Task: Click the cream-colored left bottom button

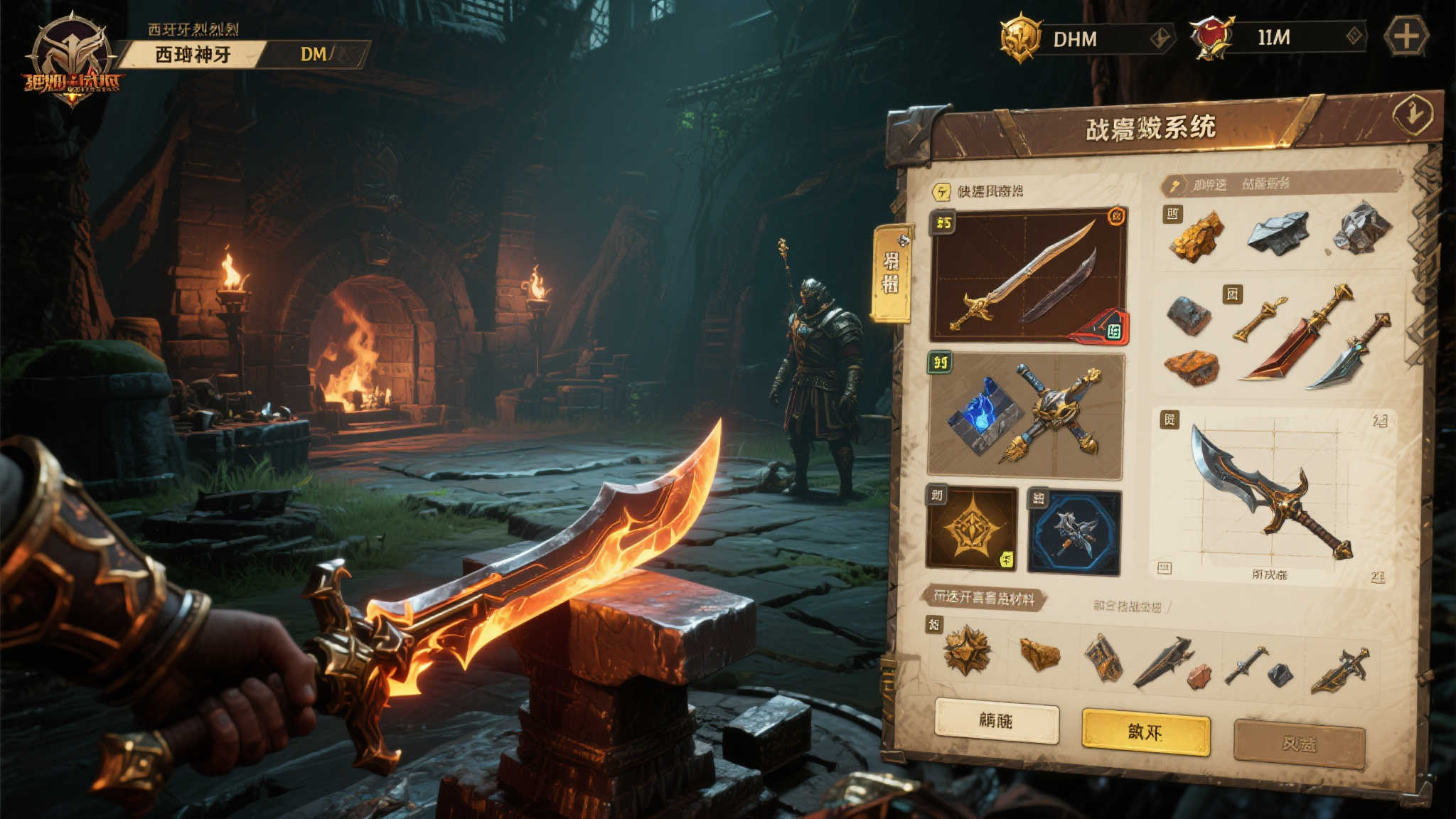Action: [x=996, y=721]
